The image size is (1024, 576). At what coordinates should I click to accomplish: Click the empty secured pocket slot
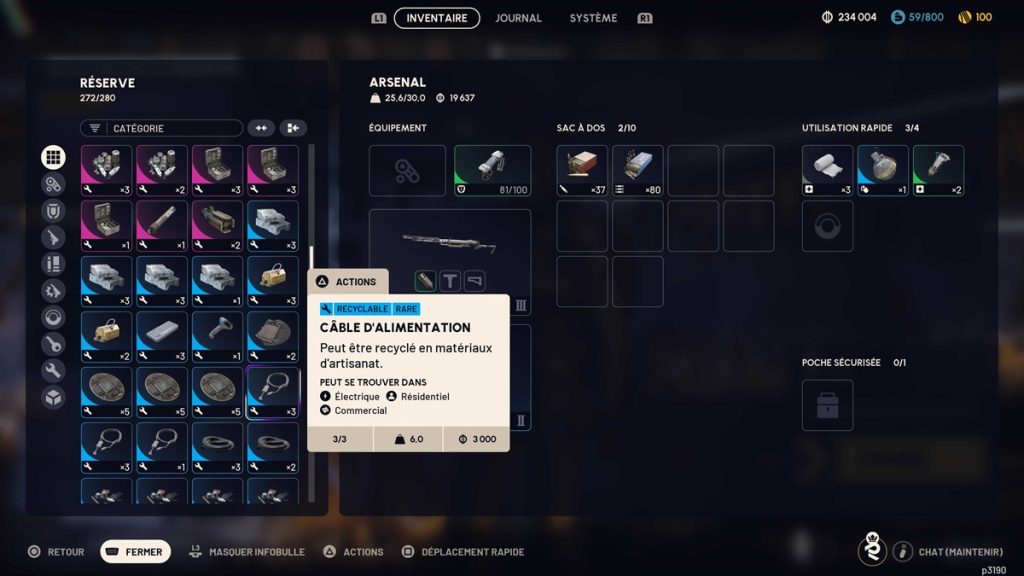coord(827,405)
